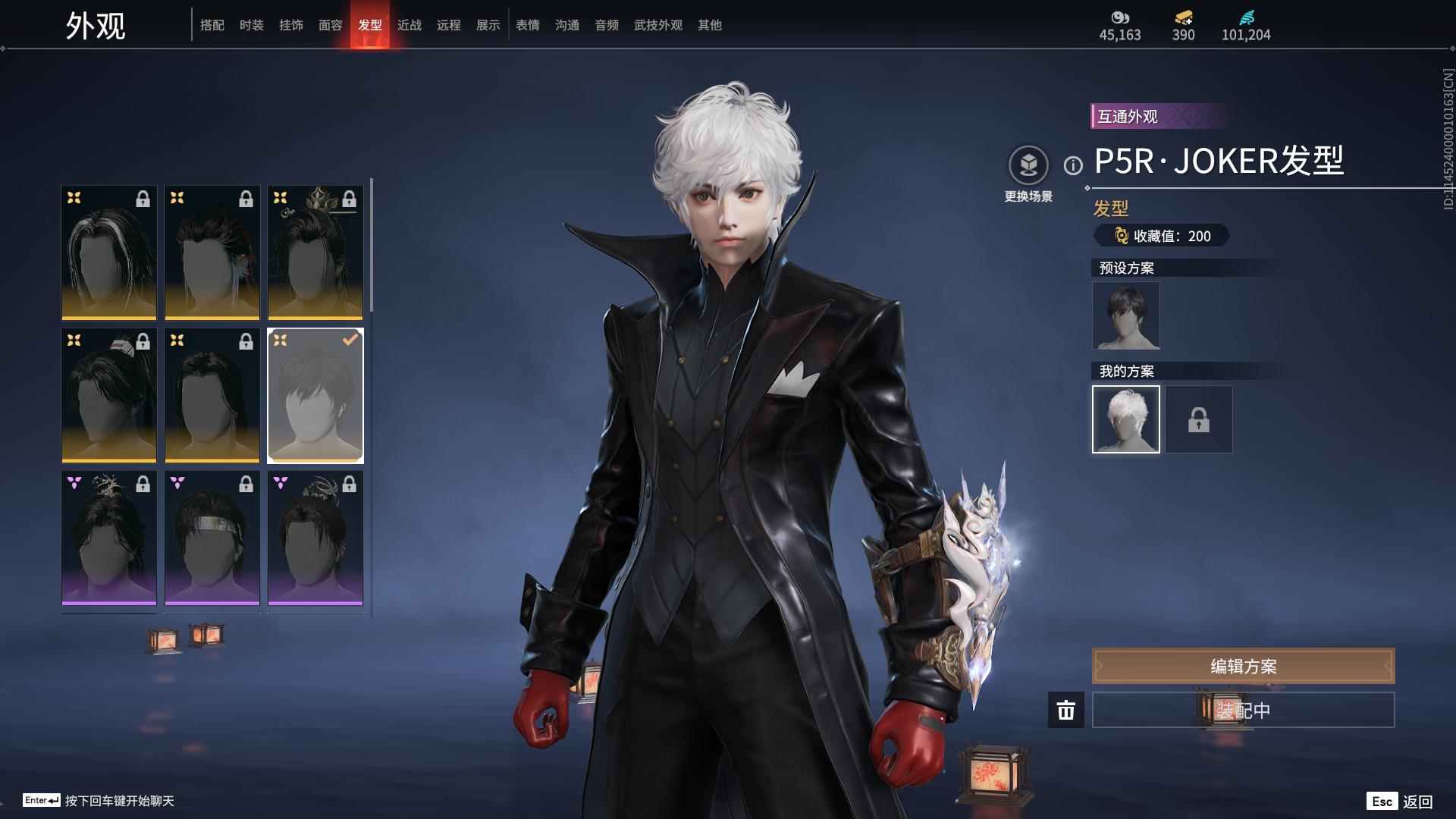Open the 其他 tab

709,25
